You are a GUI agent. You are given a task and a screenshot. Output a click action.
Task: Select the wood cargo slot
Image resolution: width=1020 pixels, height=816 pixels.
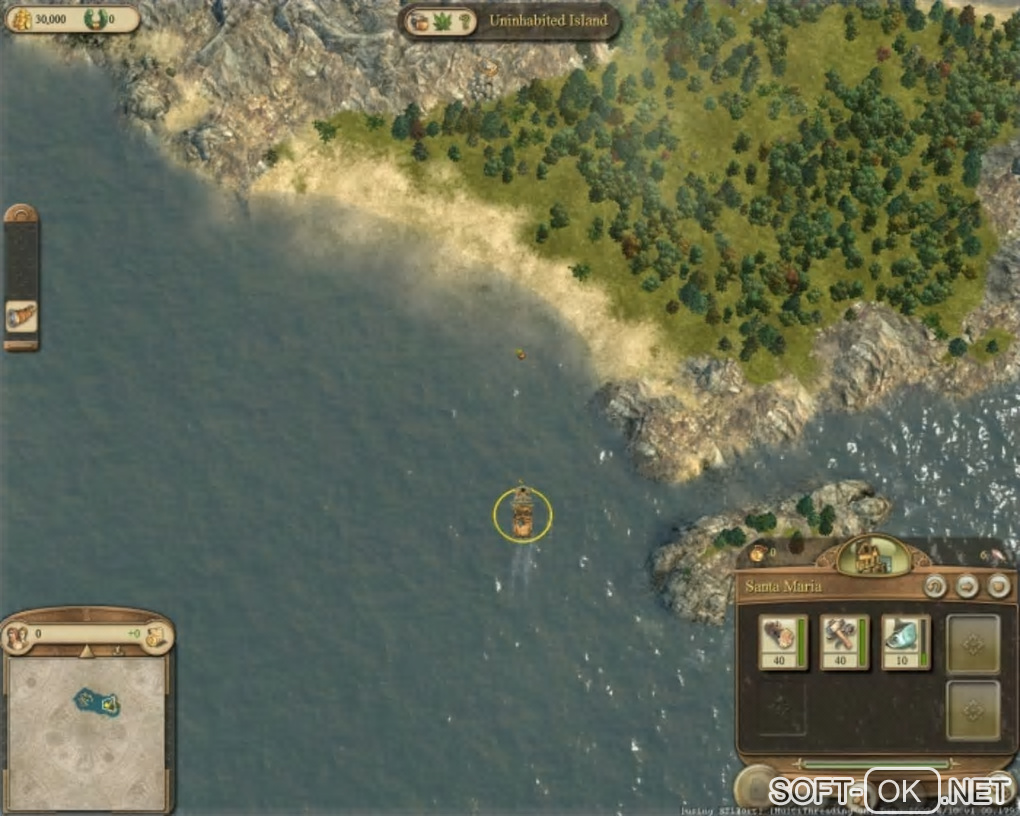[x=783, y=642]
